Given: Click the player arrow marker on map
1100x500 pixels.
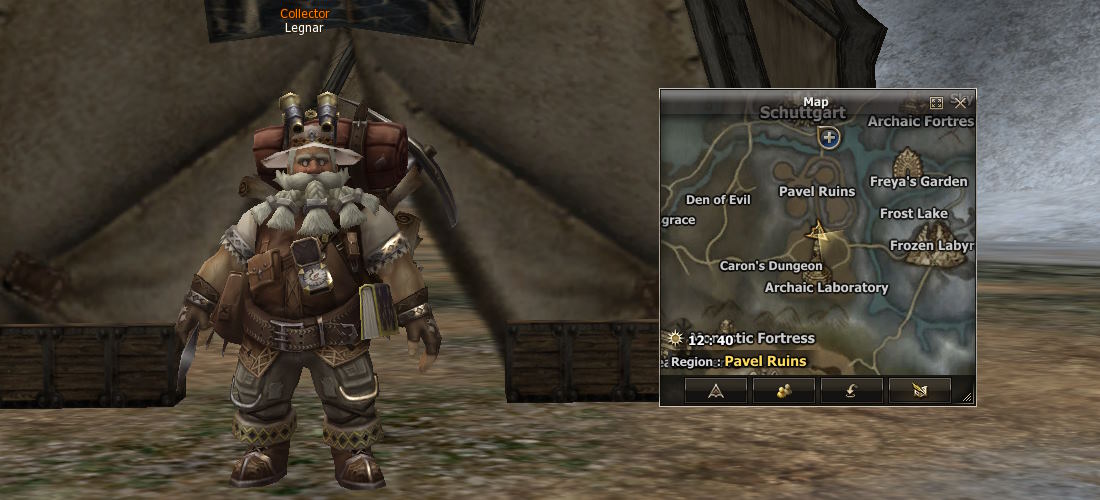Looking at the screenshot, I should [x=819, y=235].
